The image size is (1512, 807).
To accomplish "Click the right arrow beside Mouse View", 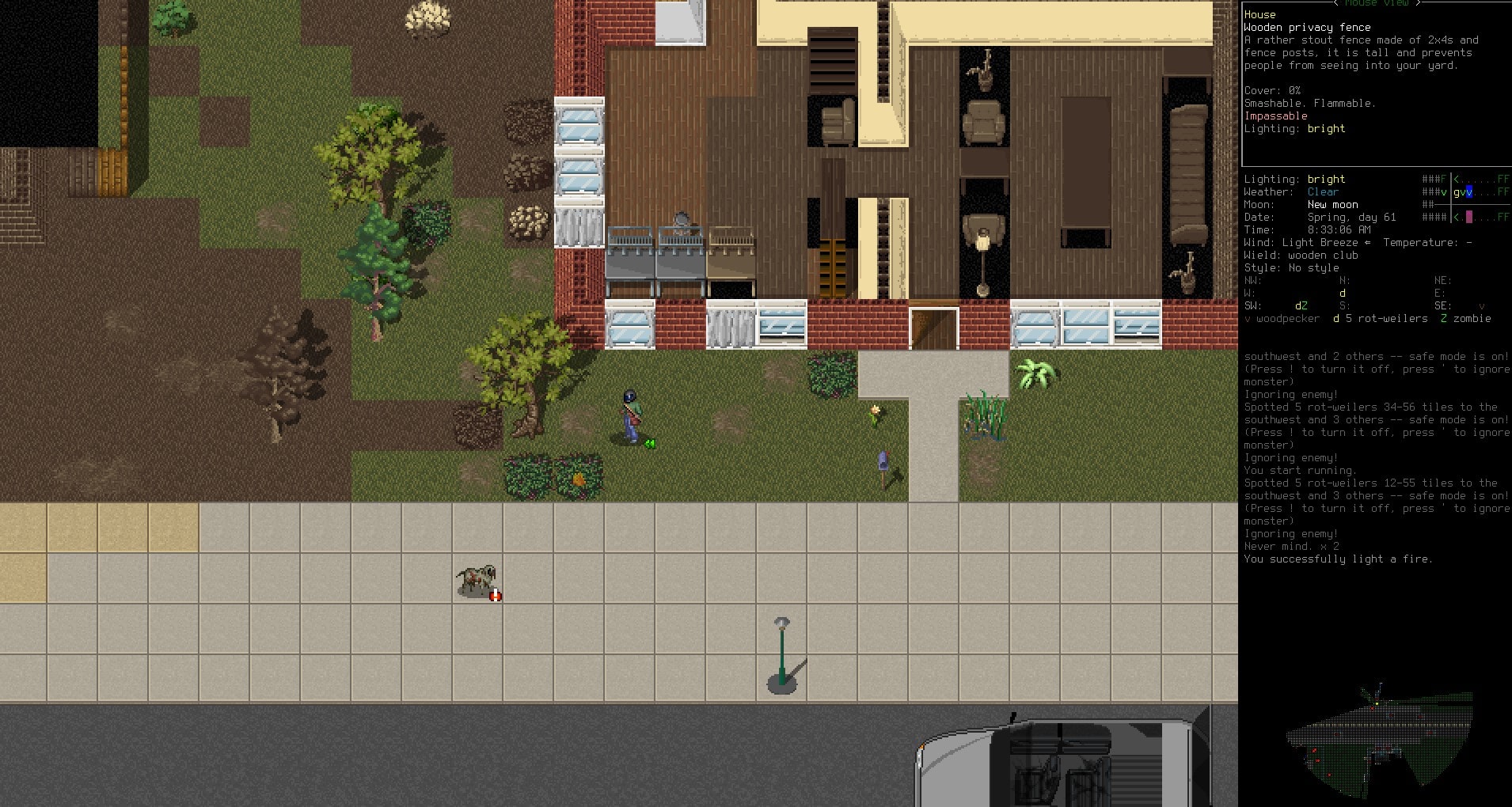I will [x=1418, y=3].
